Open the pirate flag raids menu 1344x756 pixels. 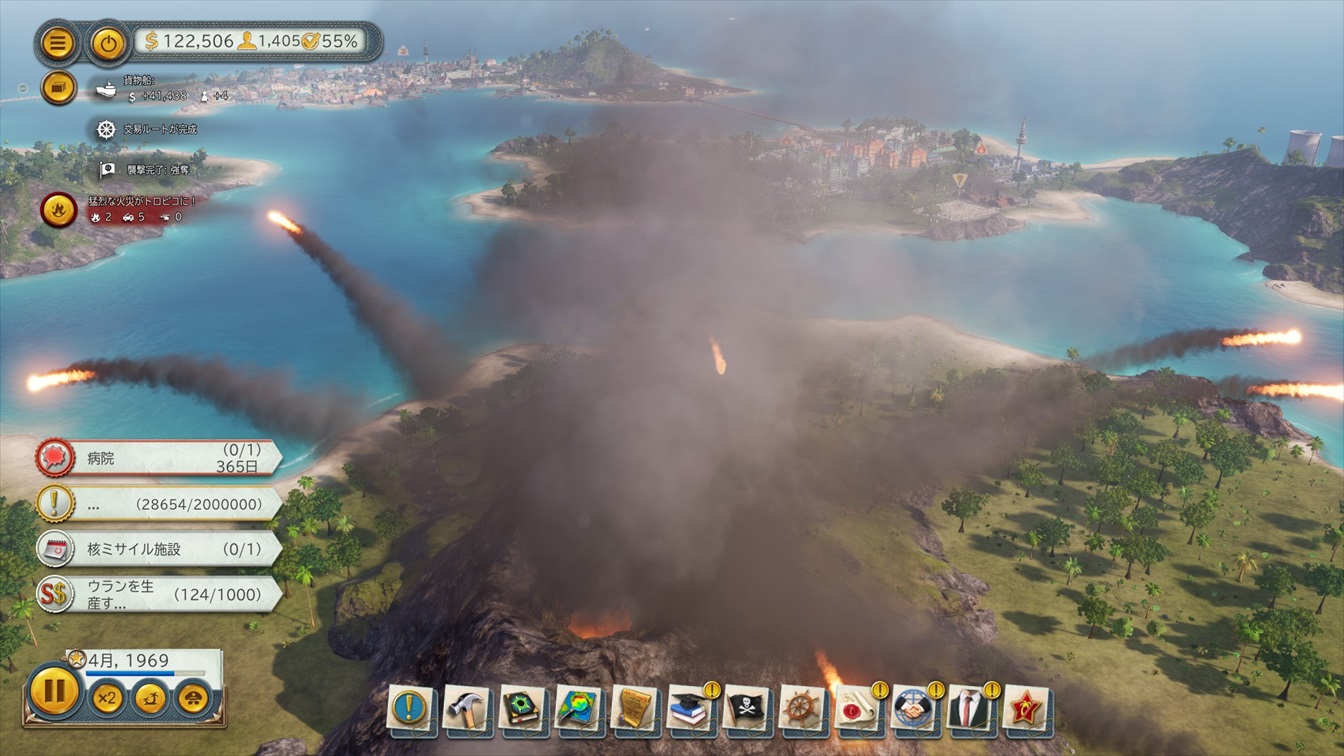coord(746,708)
